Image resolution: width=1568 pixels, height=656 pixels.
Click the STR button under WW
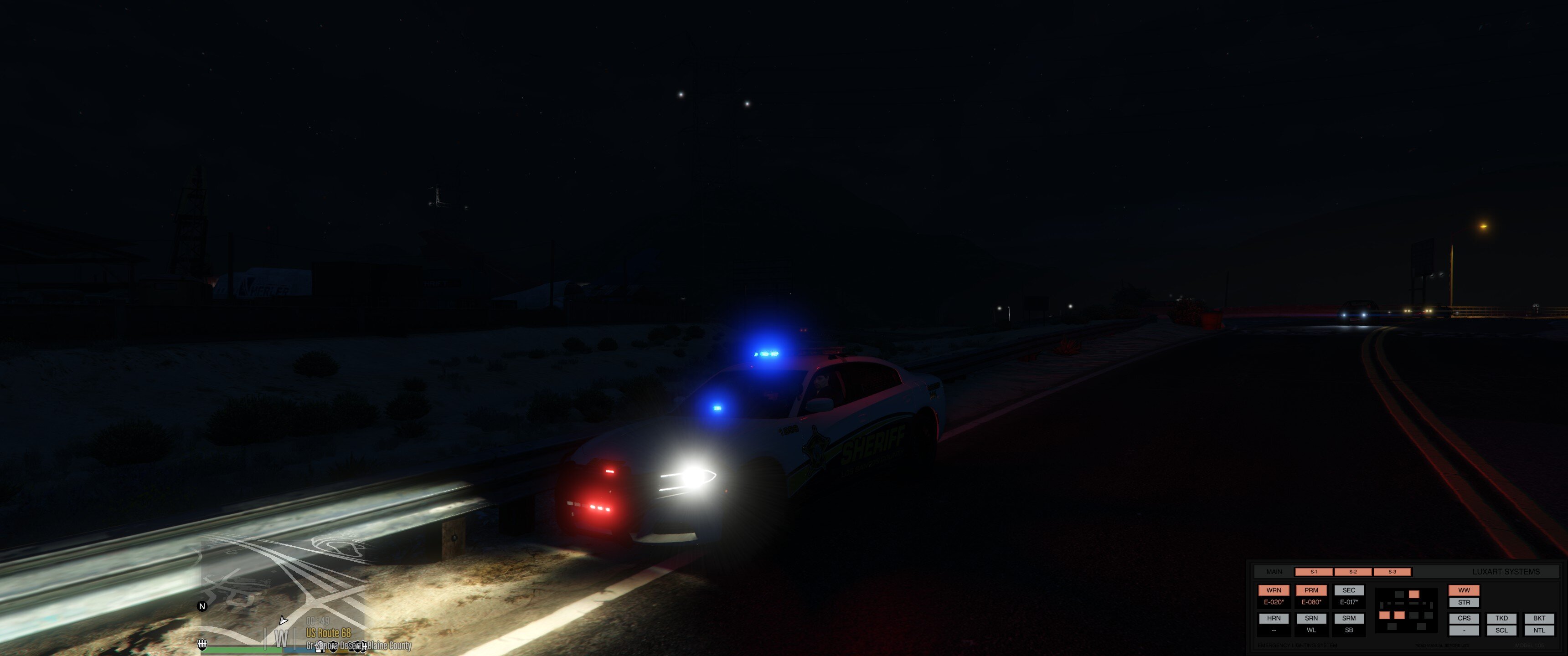1464,602
